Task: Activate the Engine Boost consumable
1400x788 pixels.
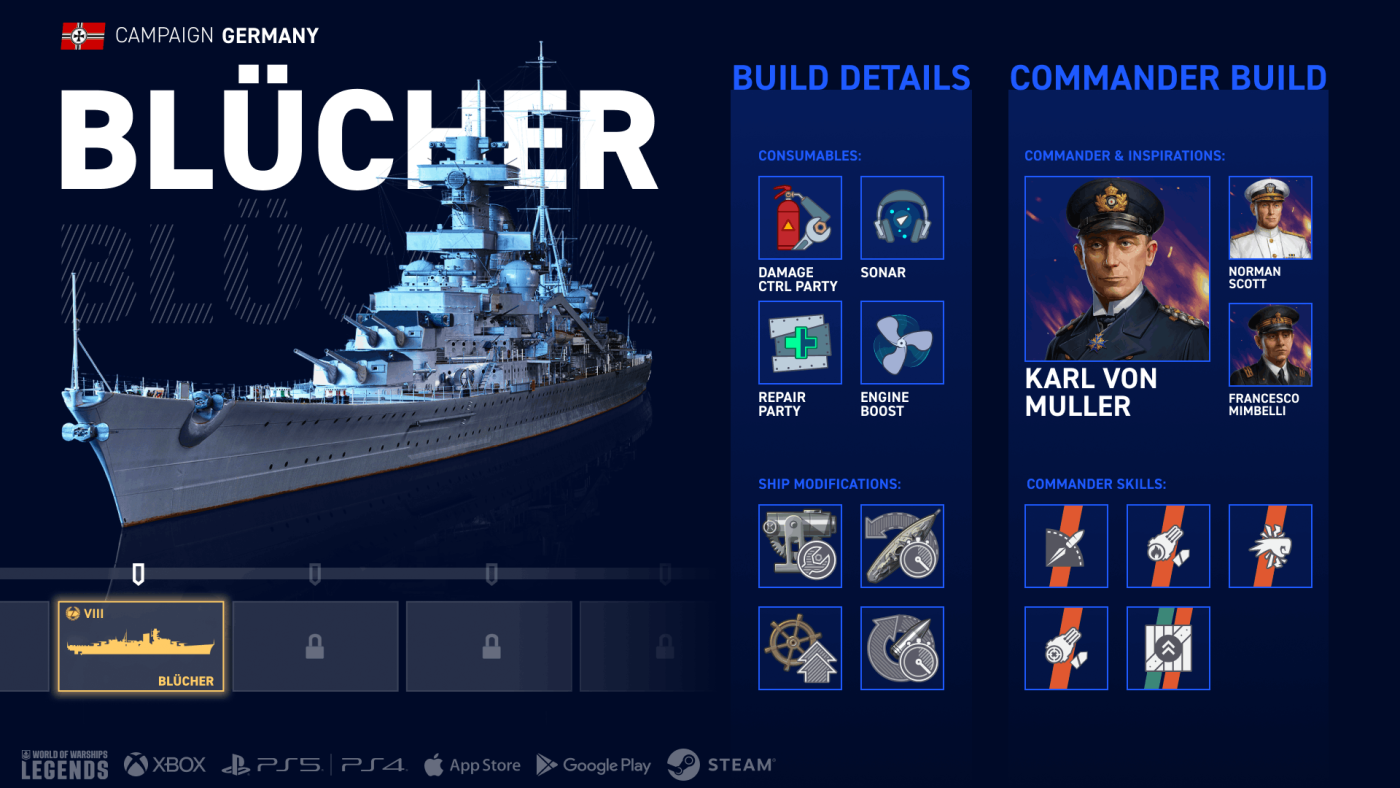Action: (902, 343)
